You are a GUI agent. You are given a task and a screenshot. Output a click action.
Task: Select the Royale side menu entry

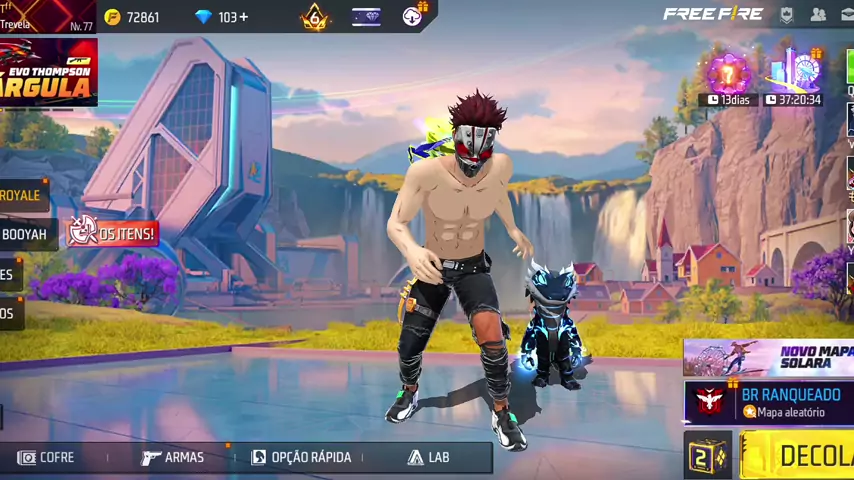[x=20, y=195]
